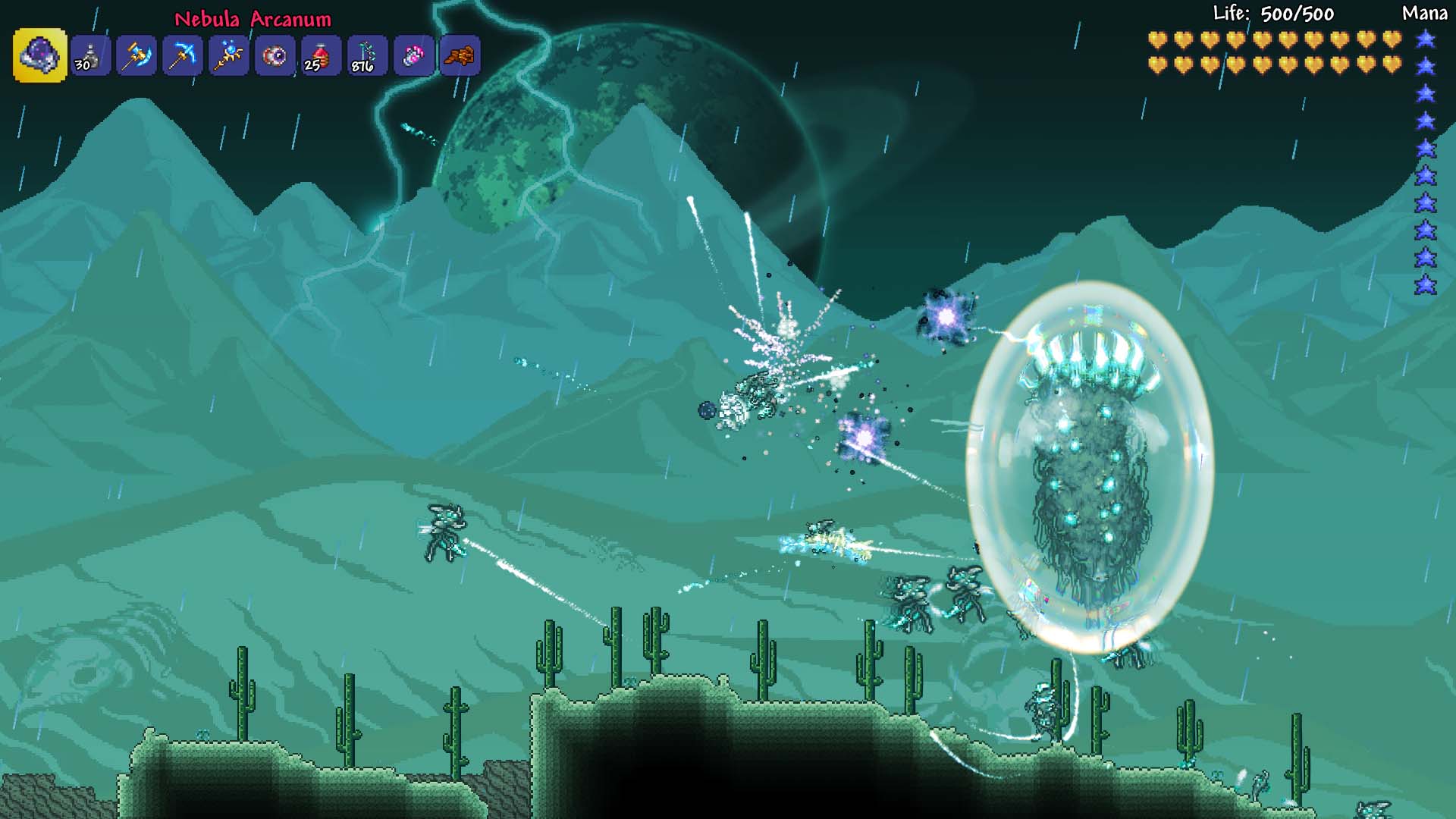Viewport: 1456px width, 819px height.
Task: Click the Nebula Arcanum buff name text
Action: (x=252, y=20)
